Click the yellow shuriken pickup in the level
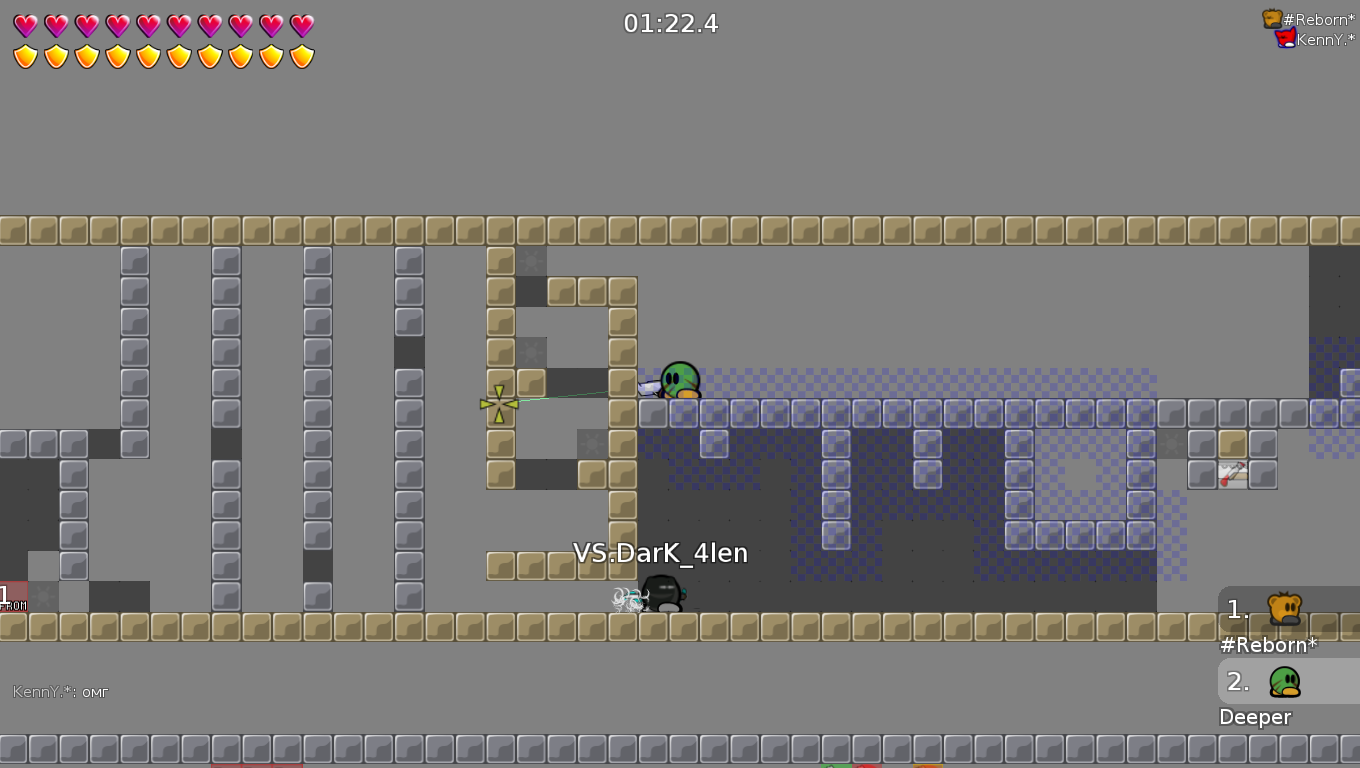 [x=497, y=403]
